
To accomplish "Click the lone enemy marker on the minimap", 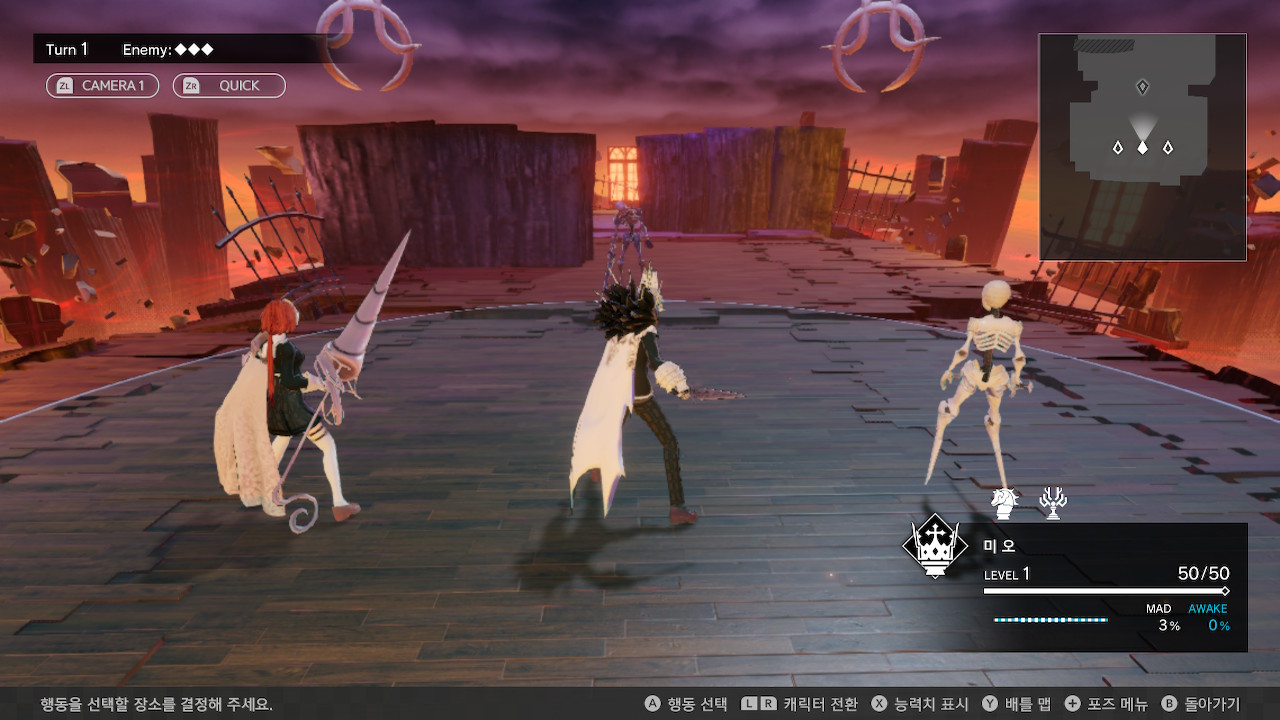I will coord(1143,88).
